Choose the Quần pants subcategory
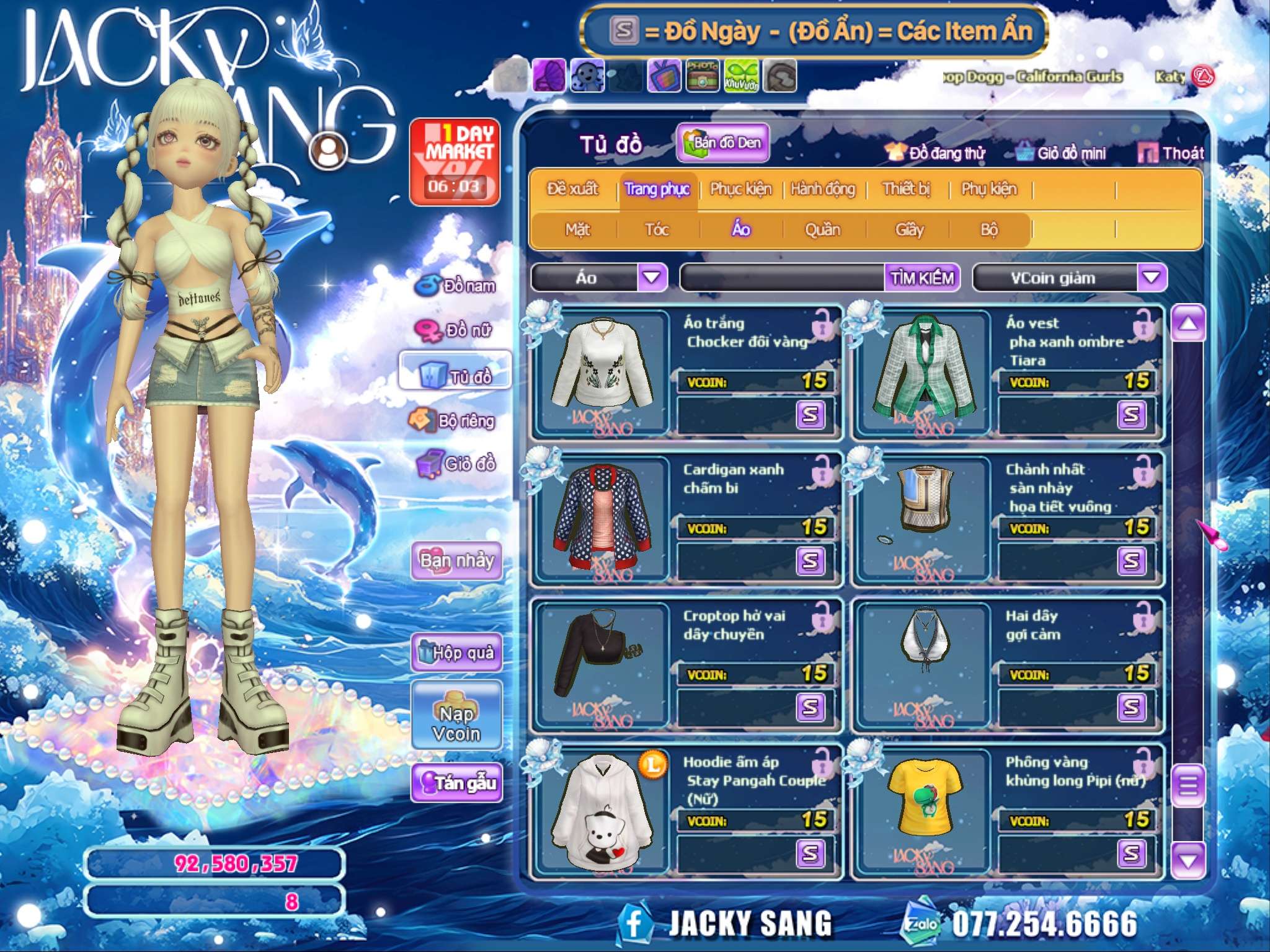Screen dimensions: 1270x952 [x=822, y=230]
